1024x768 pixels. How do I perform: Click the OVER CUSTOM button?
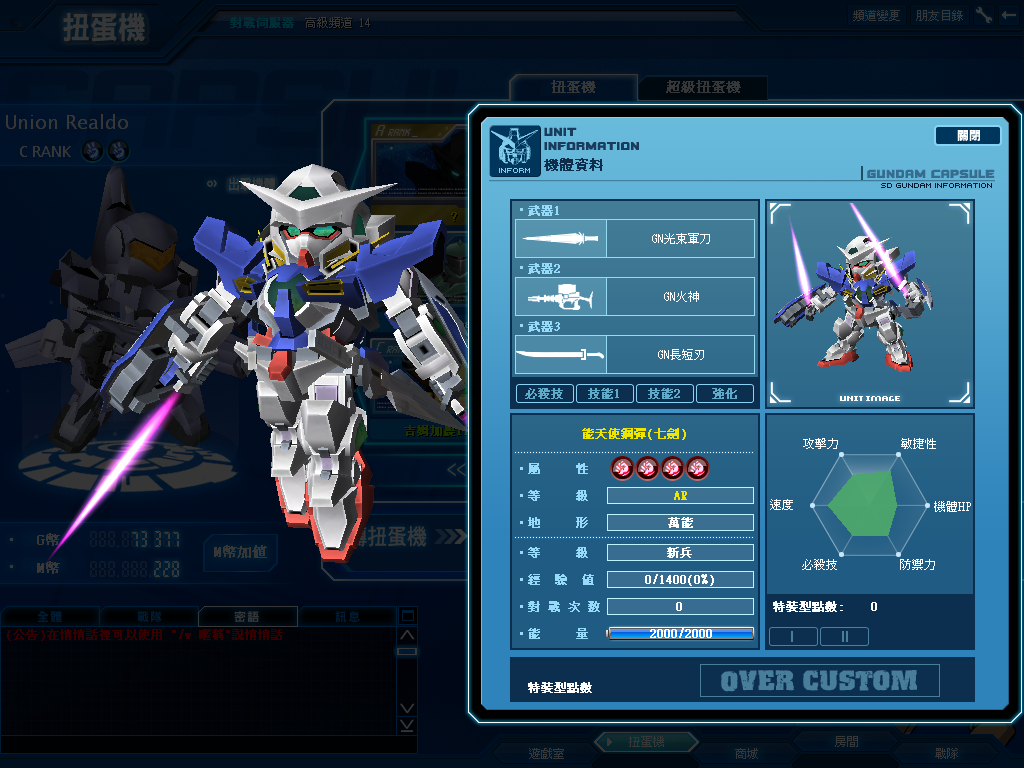pos(819,681)
